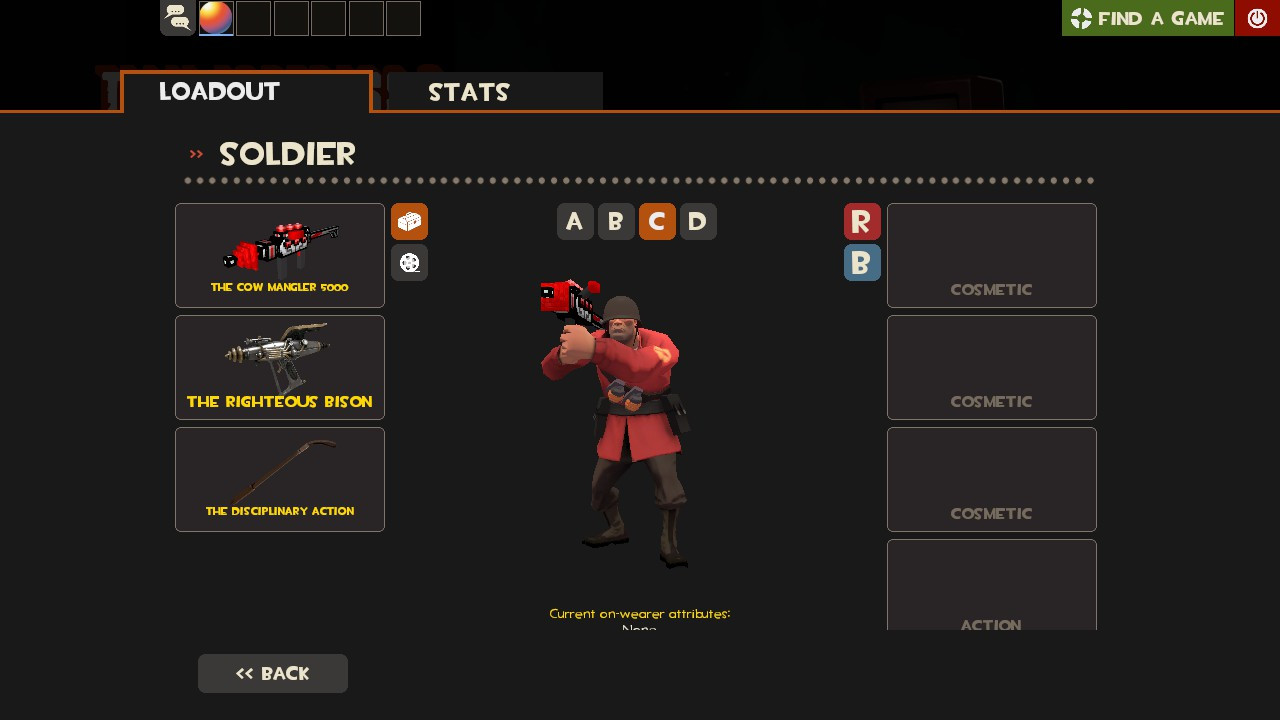Viewport: 1280px width, 720px height.
Task: Open loadout preset B
Action: [x=616, y=221]
